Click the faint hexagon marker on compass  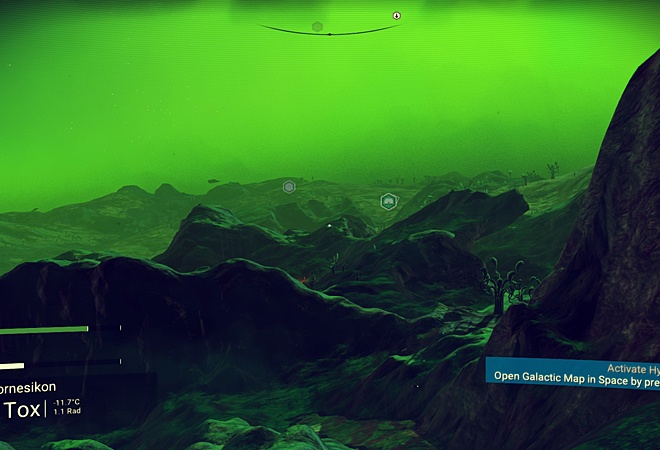pos(317,26)
